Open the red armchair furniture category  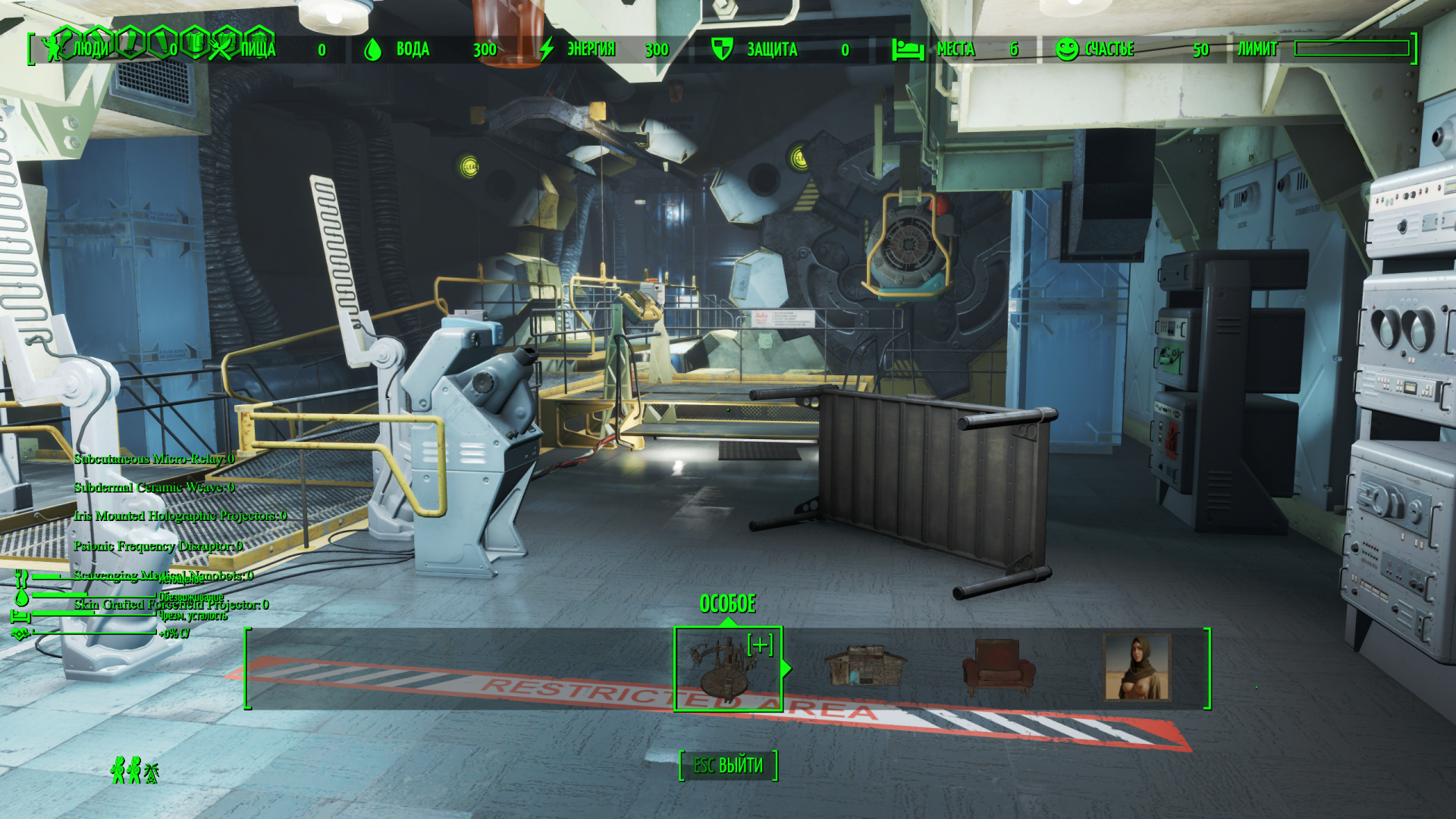click(998, 667)
